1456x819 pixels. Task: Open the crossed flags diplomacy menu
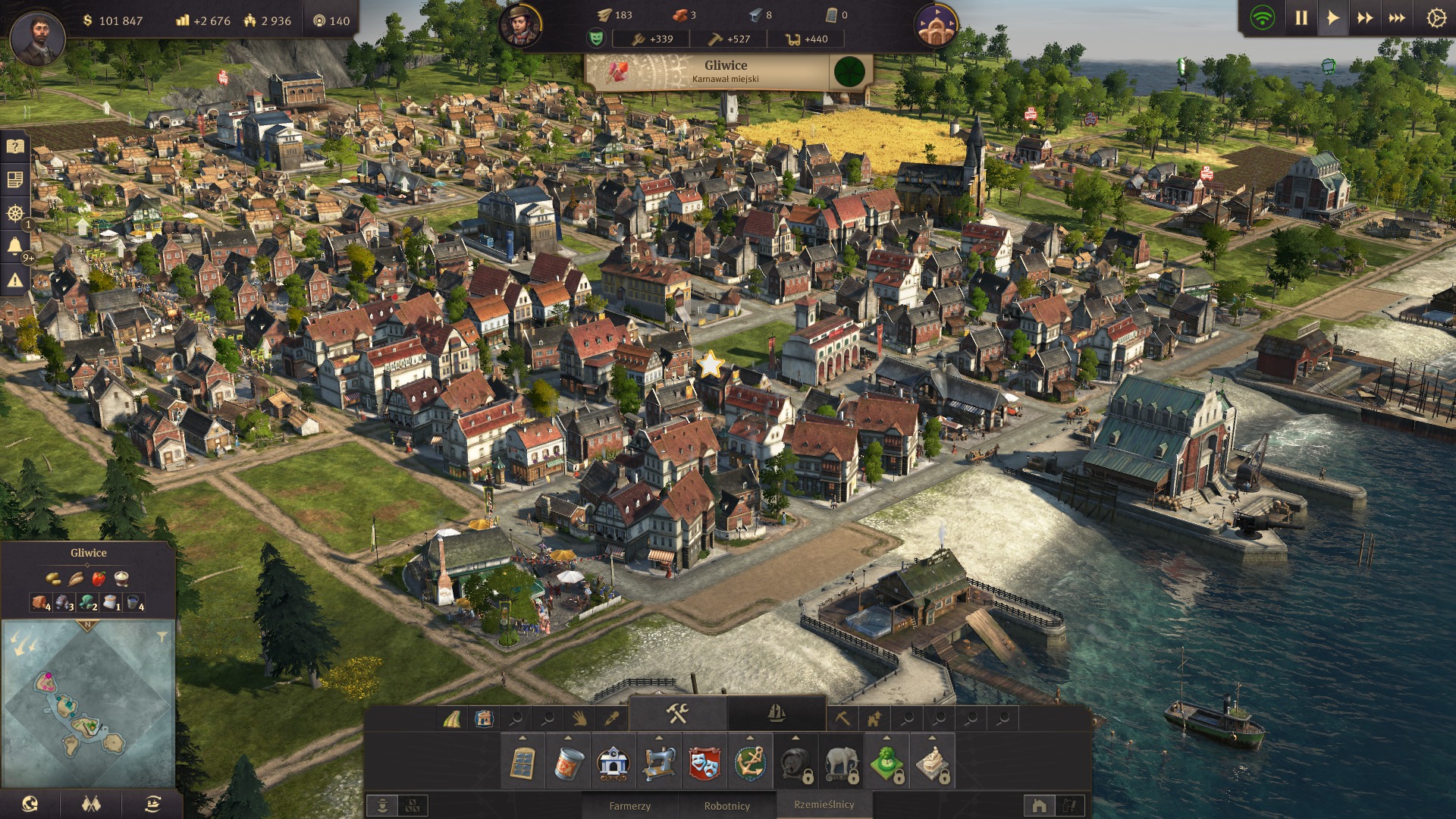click(91, 804)
